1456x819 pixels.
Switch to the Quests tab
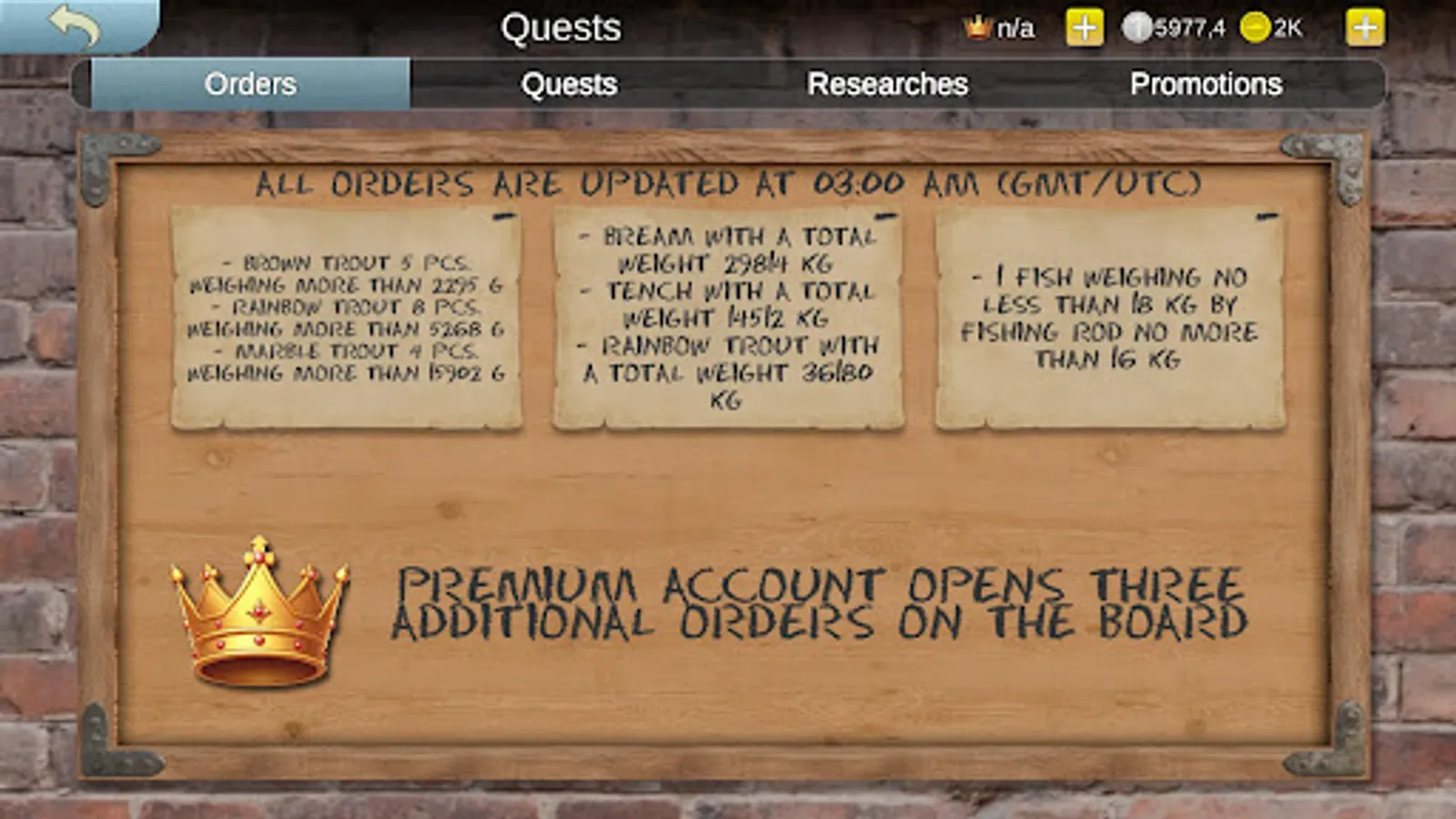tap(569, 85)
